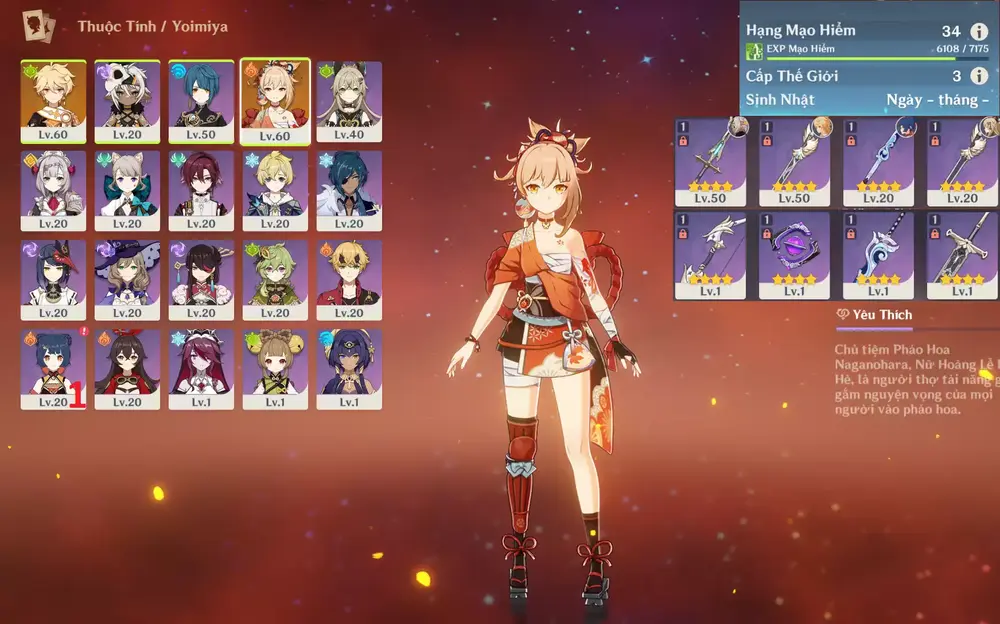This screenshot has height=624, width=1000.
Task: Choose the Lynette character card
Action: (127, 190)
